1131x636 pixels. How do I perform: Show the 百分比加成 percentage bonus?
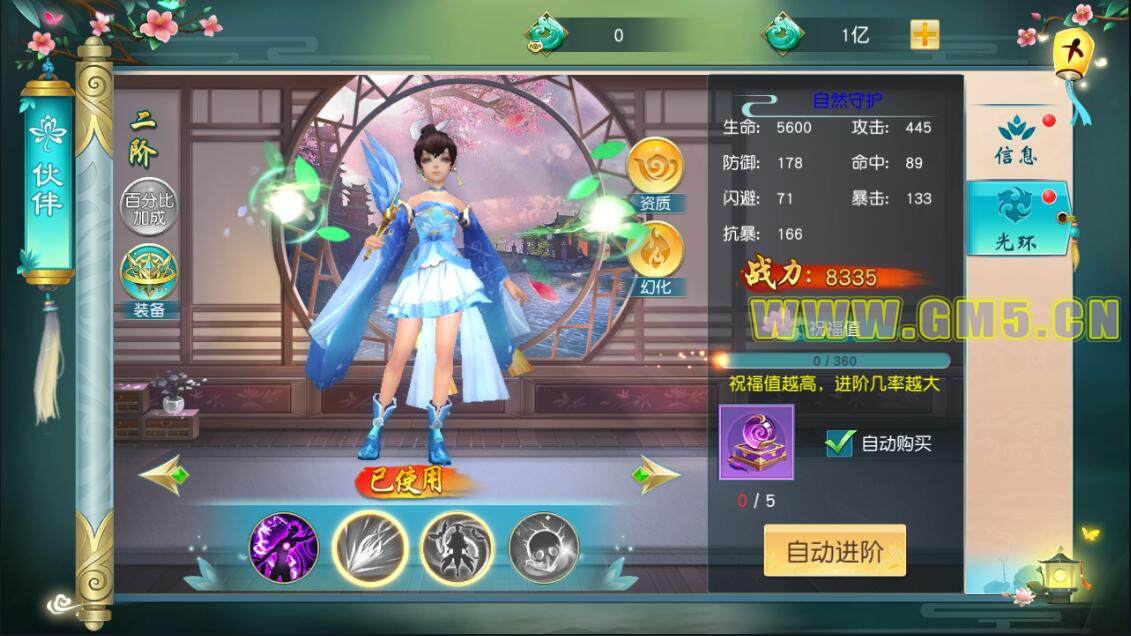point(149,207)
